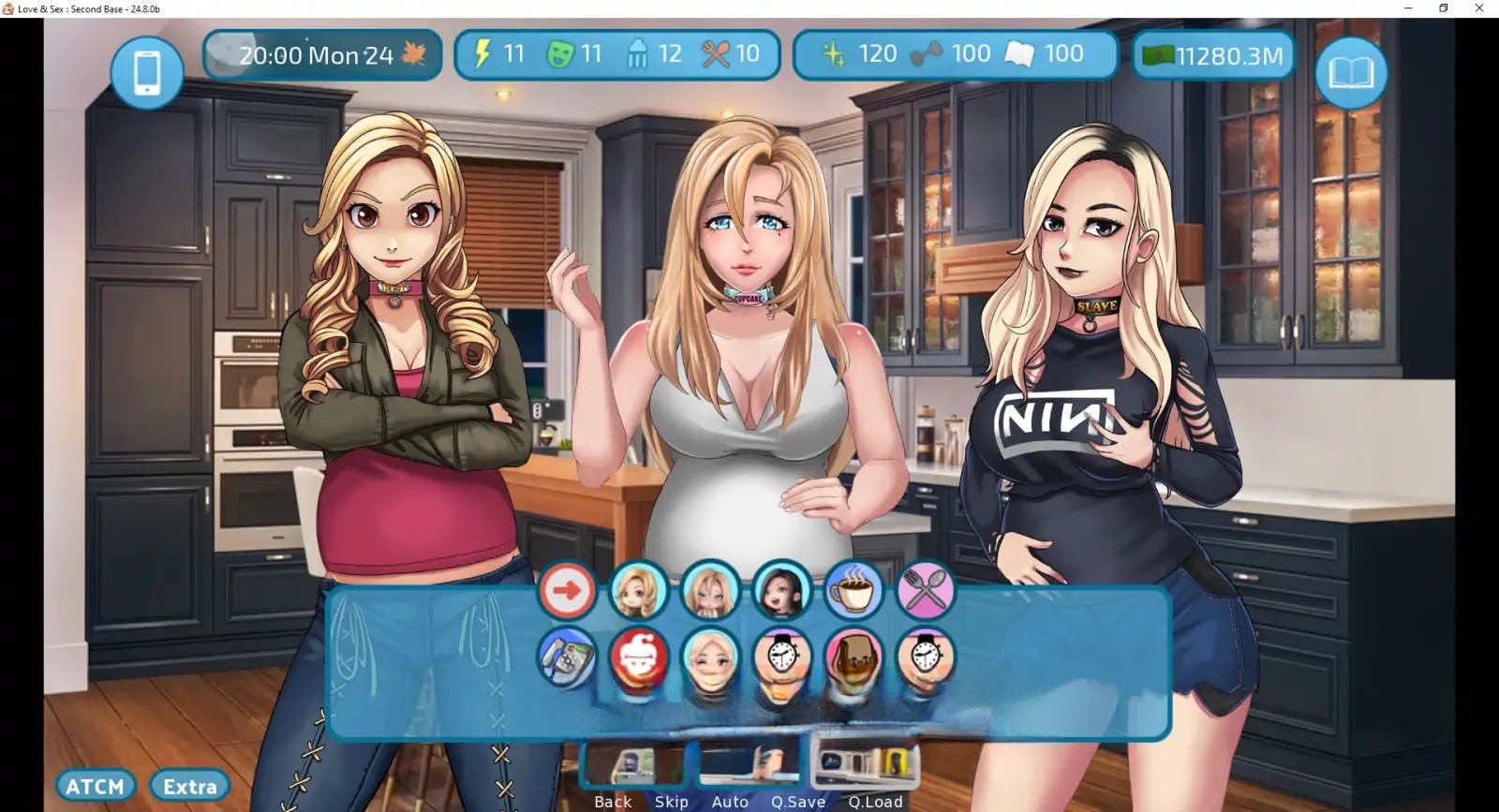The height and width of the screenshot is (812, 1499).
Task: Toggle Skip in the quick menu
Action: tap(672, 802)
